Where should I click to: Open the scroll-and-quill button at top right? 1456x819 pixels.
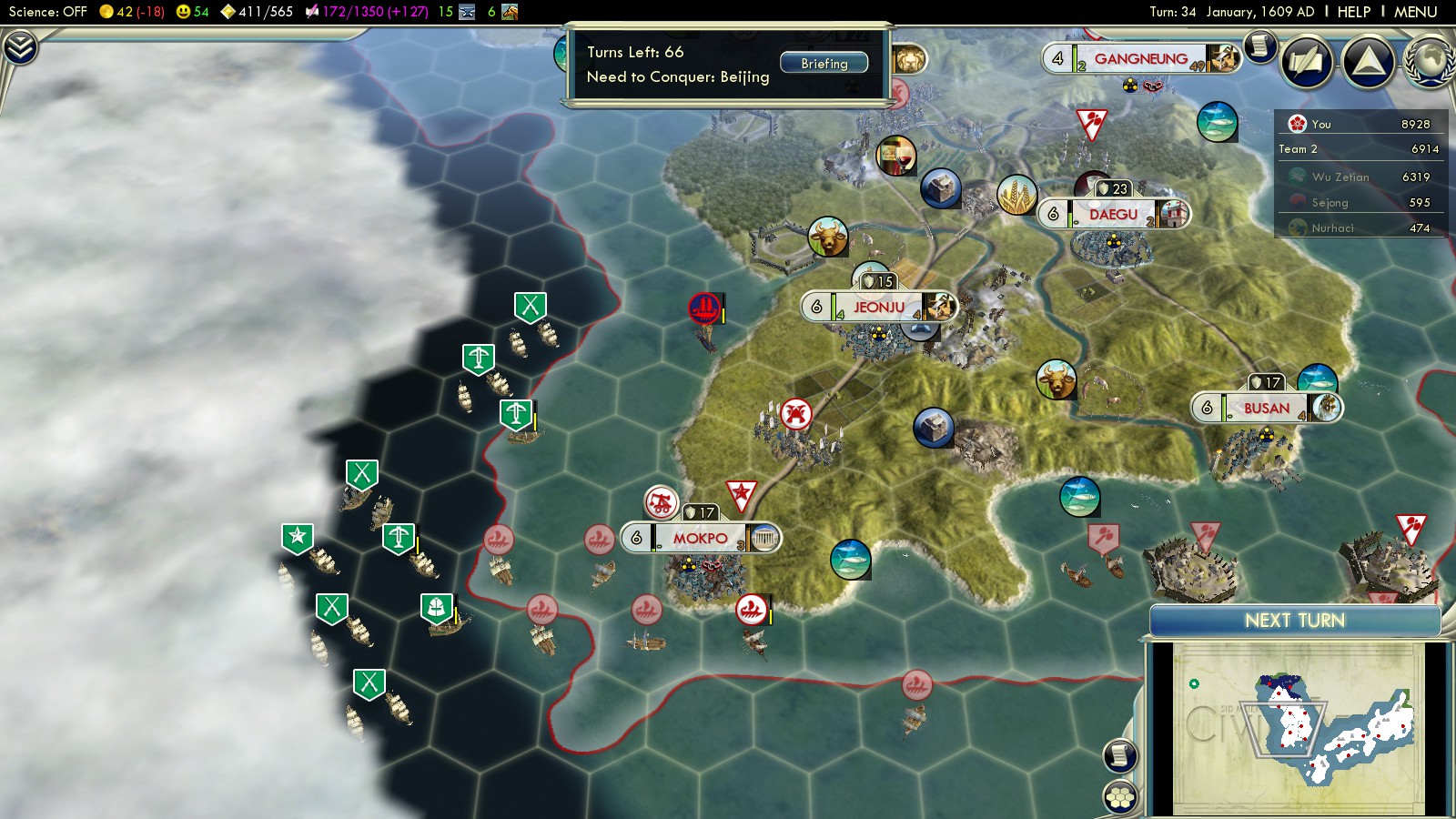[x=1307, y=62]
